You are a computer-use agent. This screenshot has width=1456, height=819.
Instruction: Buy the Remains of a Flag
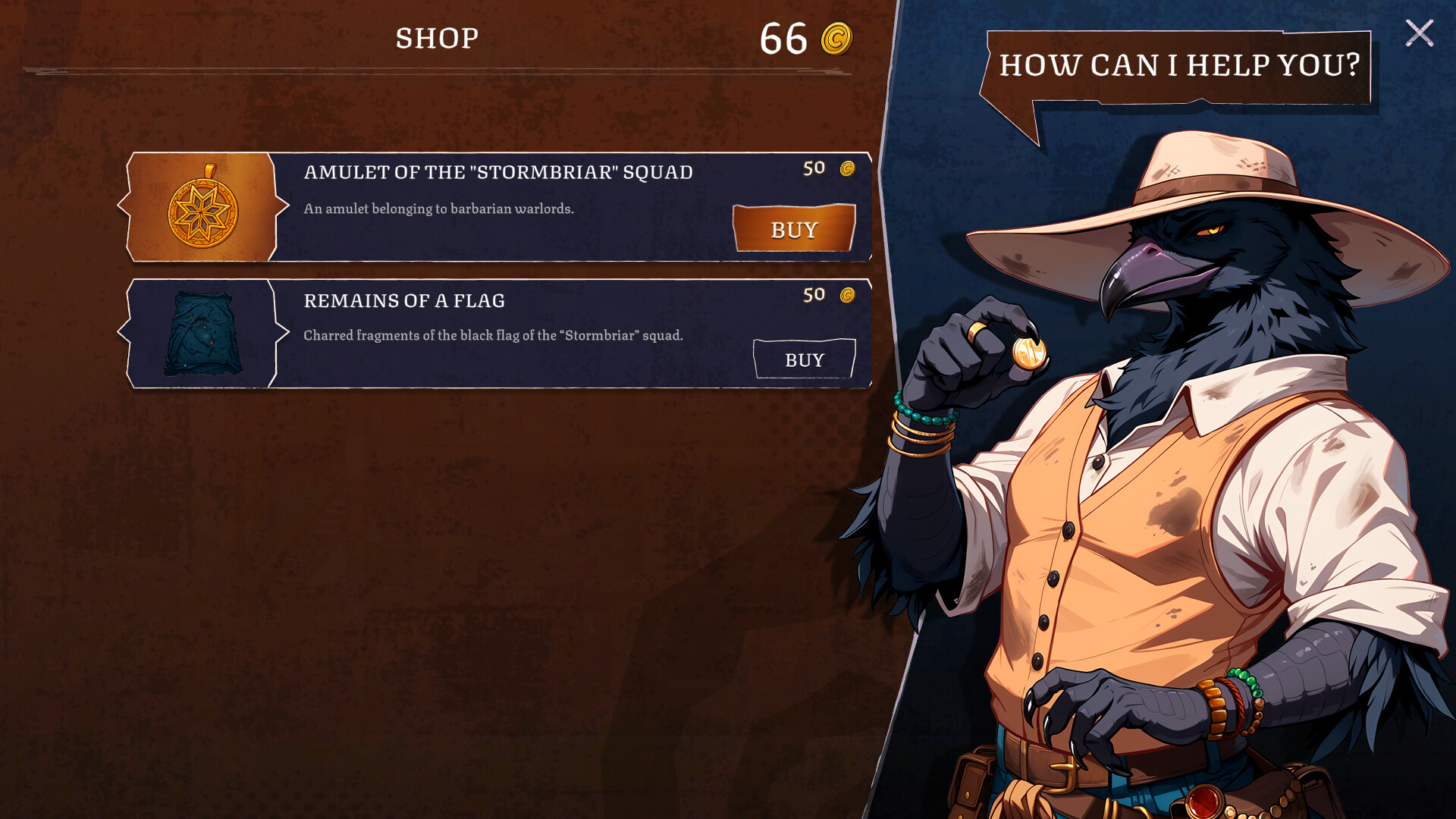click(804, 359)
